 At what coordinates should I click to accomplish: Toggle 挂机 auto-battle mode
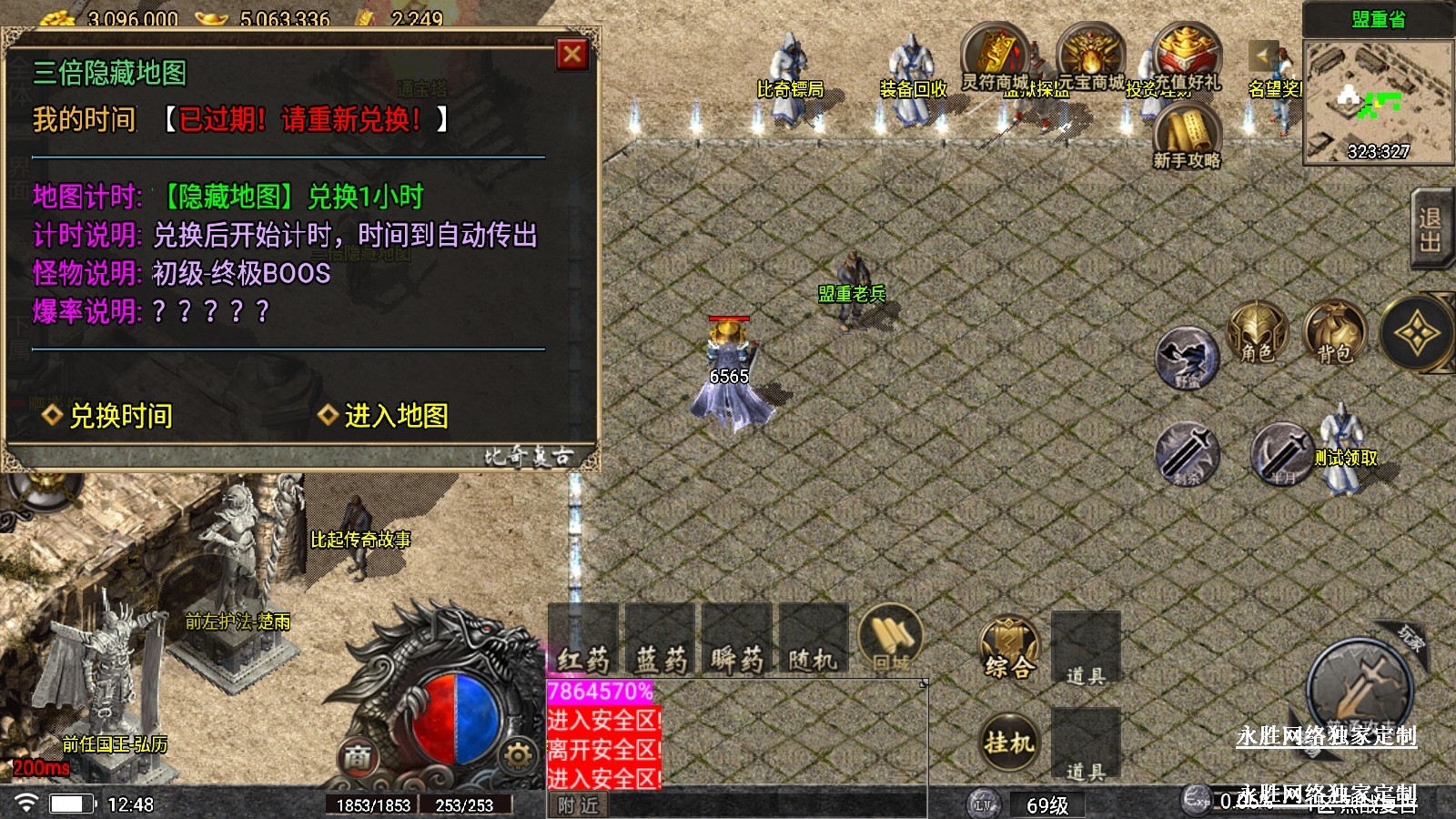pyautogui.click(x=1009, y=743)
